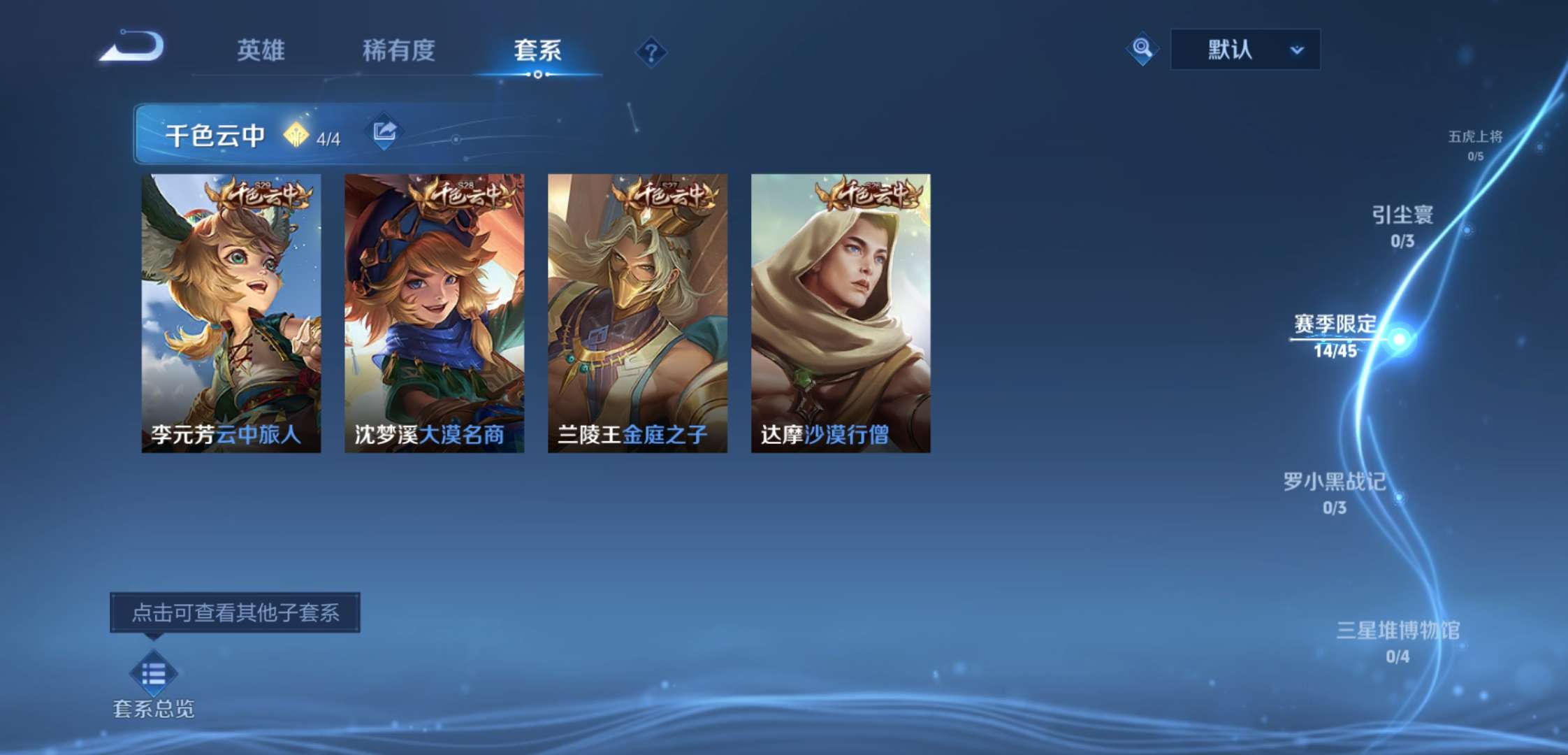
Task: Click the search magnifier icon
Action: coord(1142,50)
